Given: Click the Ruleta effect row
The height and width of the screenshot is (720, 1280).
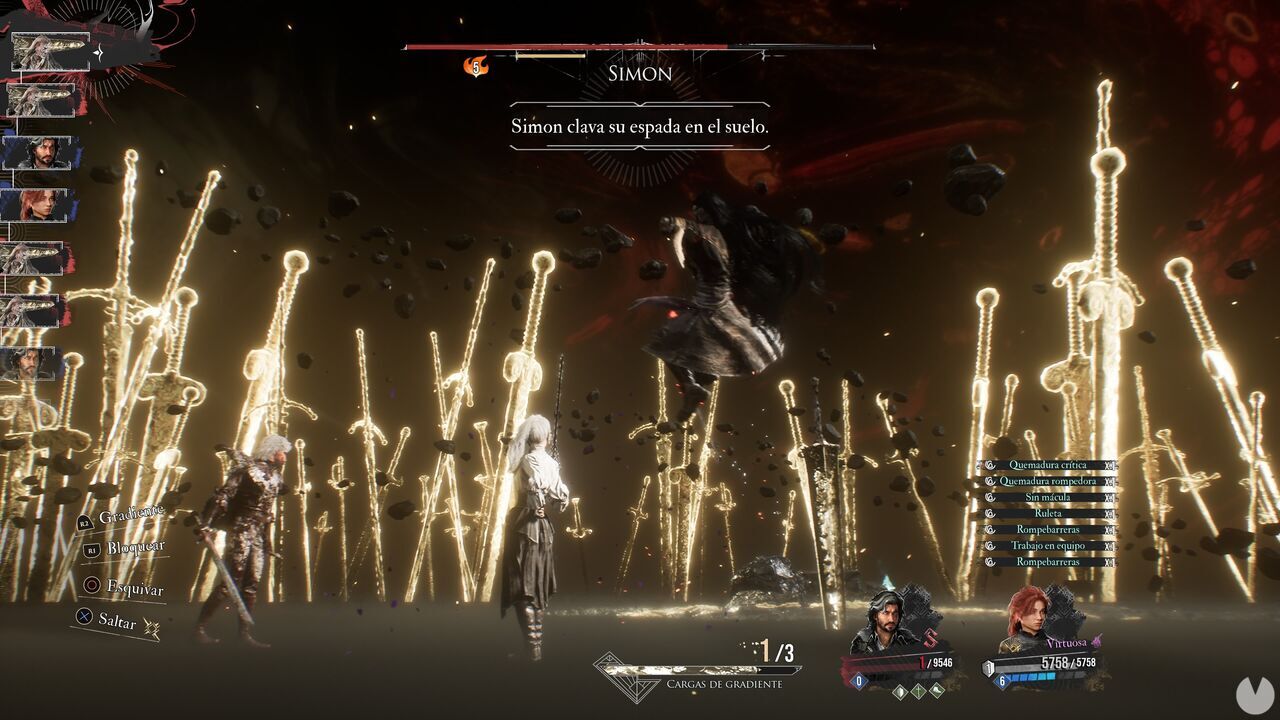Looking at the screenshot, I should click(1046, 513).
